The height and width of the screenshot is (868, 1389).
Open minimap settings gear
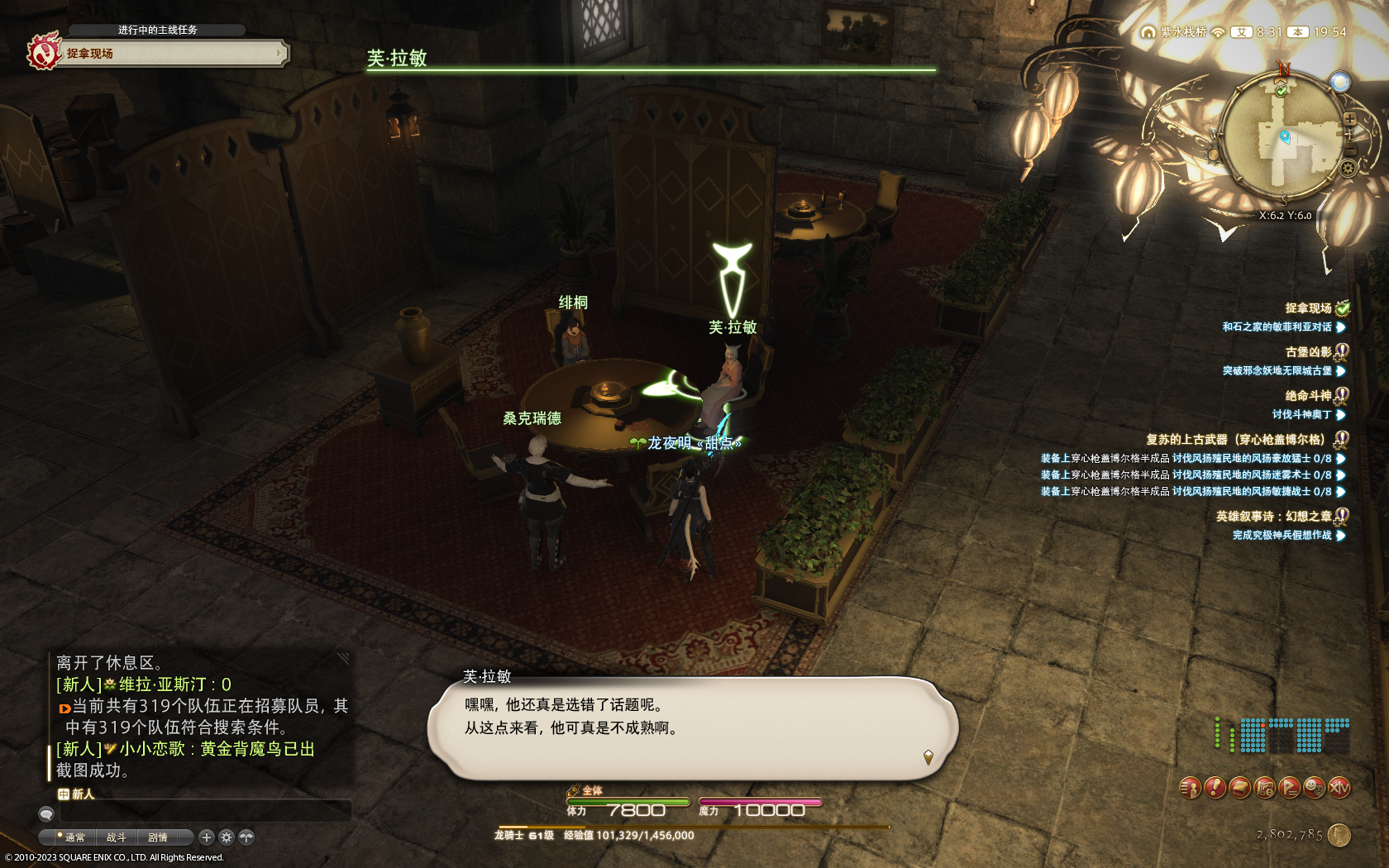[1348, 169]
